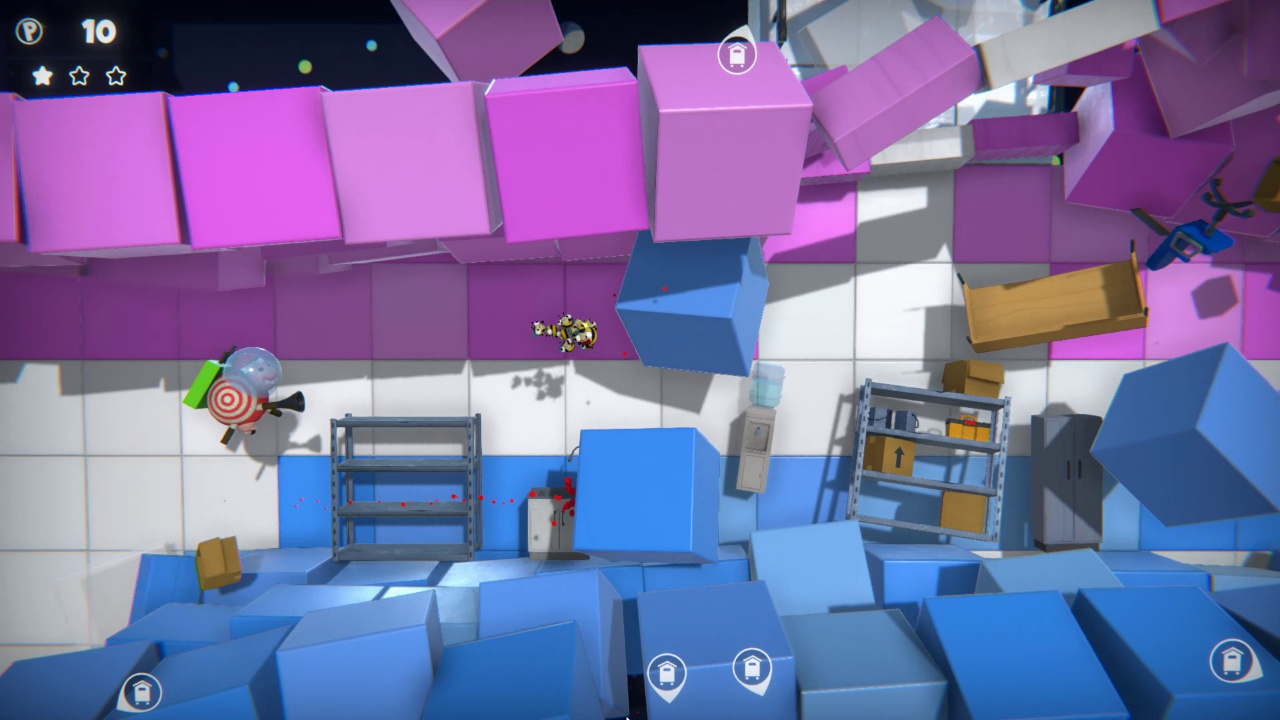Click the truck pin on the bottom-left blue box
The image size is (1280, 720).
pos(141,690)
